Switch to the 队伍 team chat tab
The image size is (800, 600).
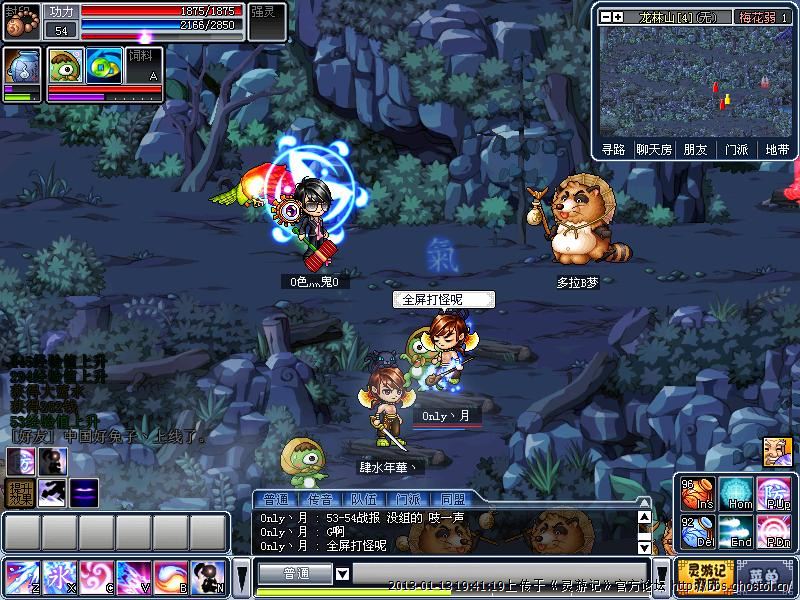[x=364, y=499]
